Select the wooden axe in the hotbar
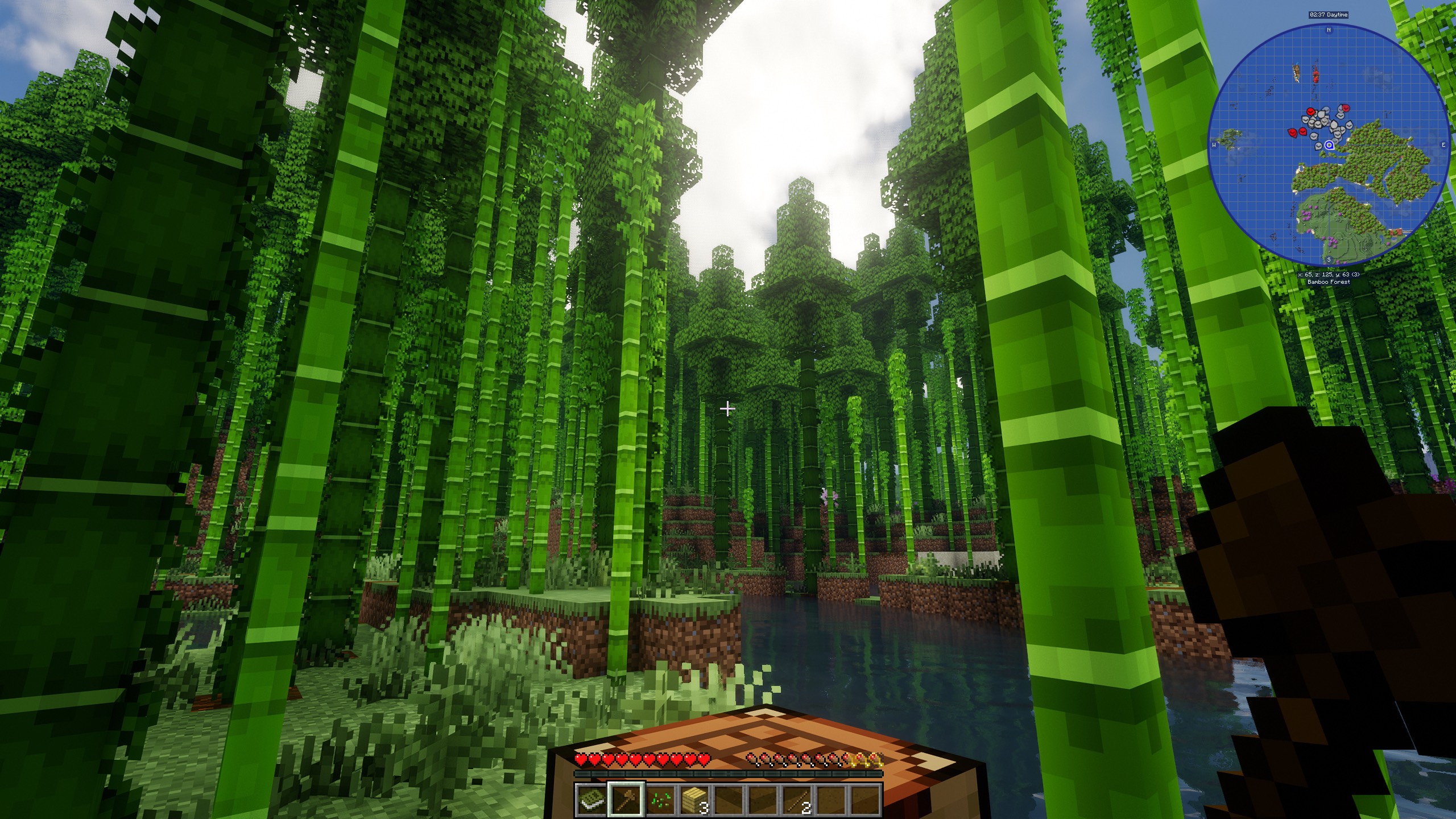 pyautogui.click(x=626, y=800)
